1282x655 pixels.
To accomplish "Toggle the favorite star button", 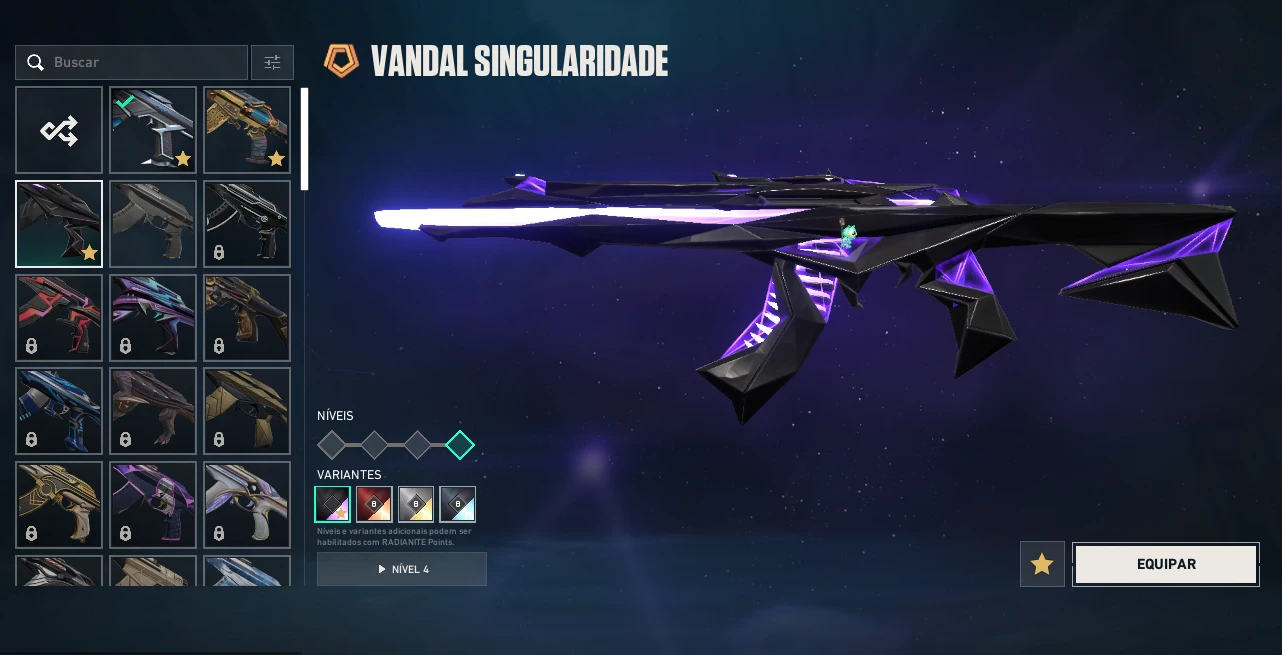I will pyautogui.click(x=1042, y=564).
